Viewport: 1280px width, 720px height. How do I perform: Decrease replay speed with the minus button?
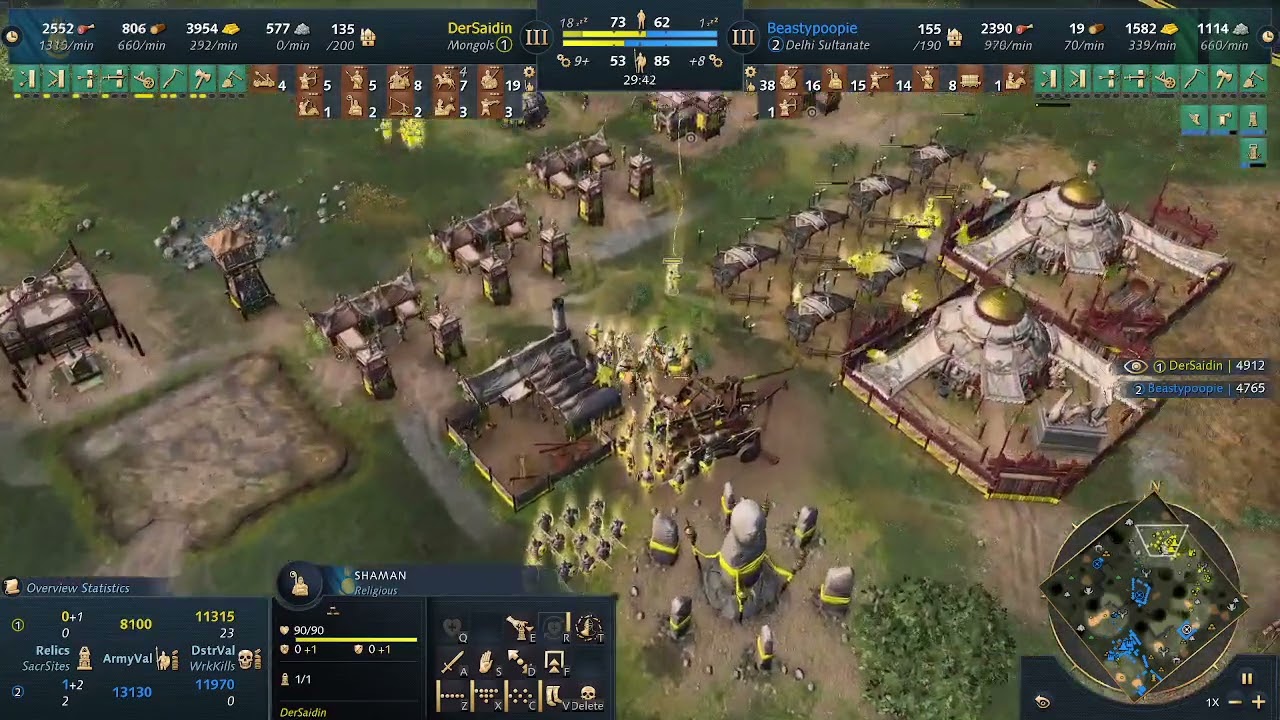[1235, 702]
